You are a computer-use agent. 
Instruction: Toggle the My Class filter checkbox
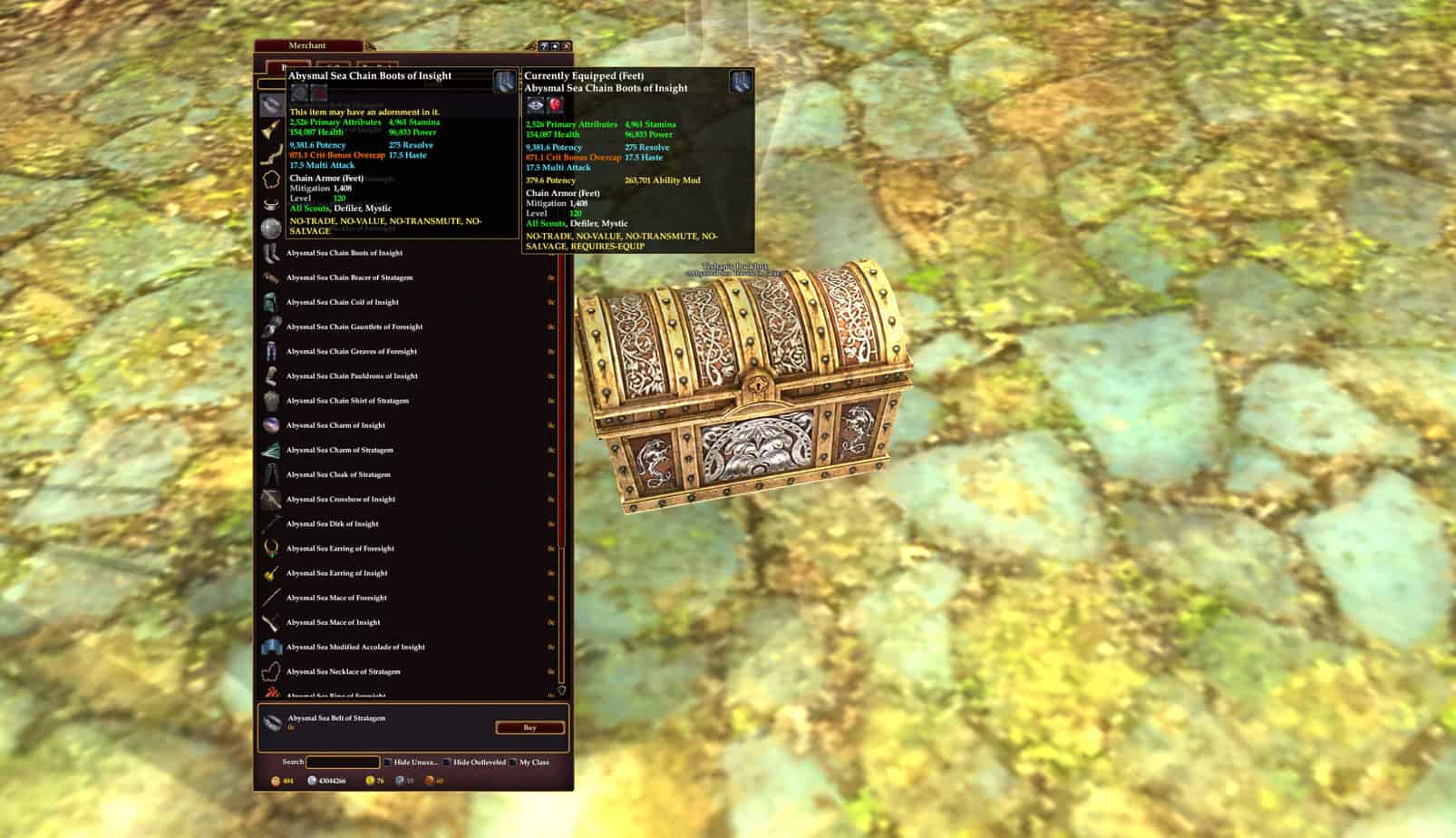tap(513, 763)
